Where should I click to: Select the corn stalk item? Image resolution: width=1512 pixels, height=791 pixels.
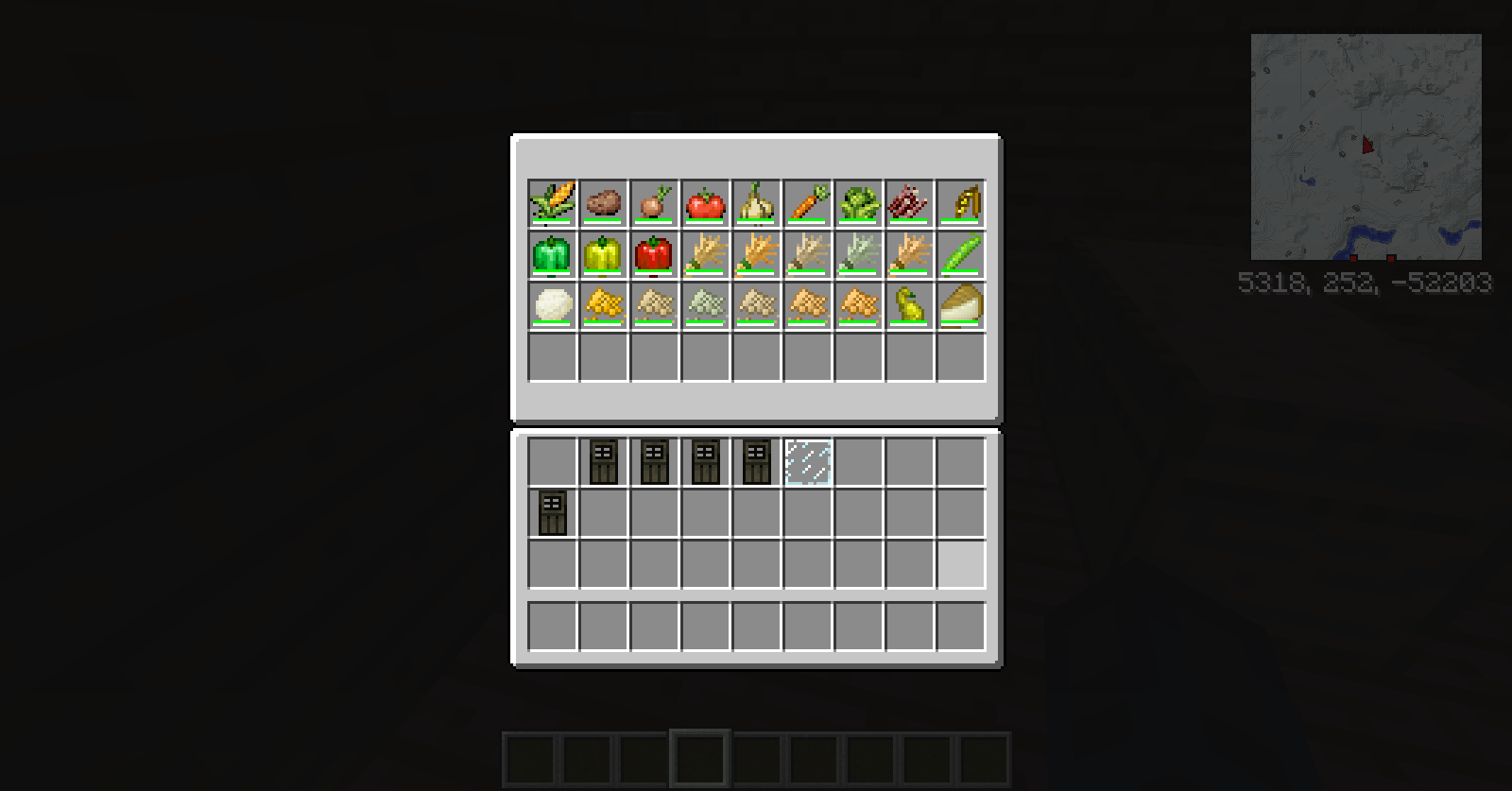point(553,203)
